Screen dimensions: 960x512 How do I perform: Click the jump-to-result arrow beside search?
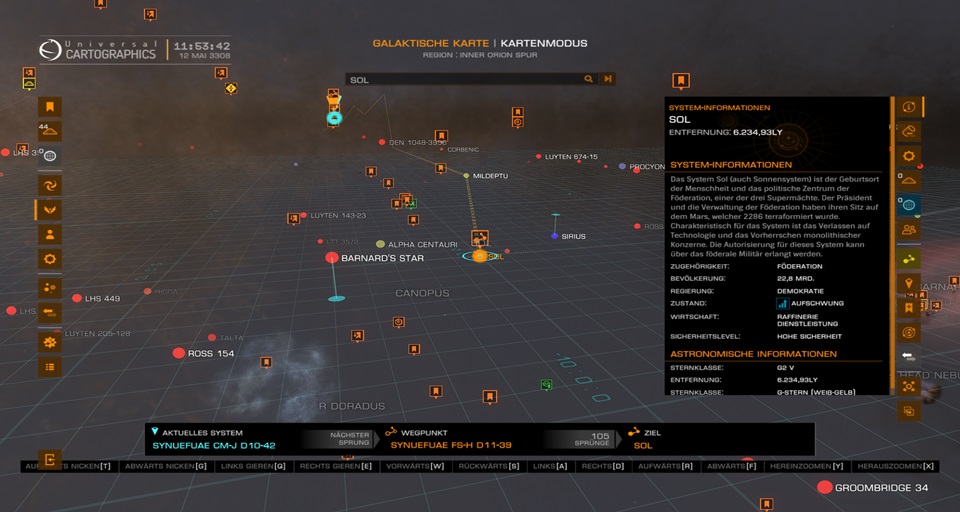[607, 79]
